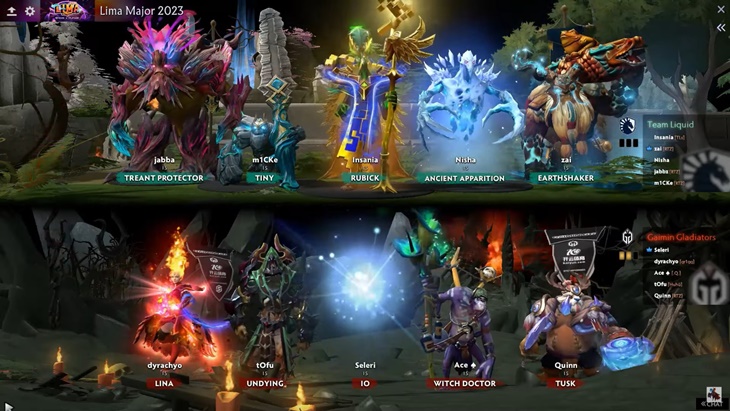
Task: Select Seleri in the Gaimin Gladiators roster
Action: [662, 249]
